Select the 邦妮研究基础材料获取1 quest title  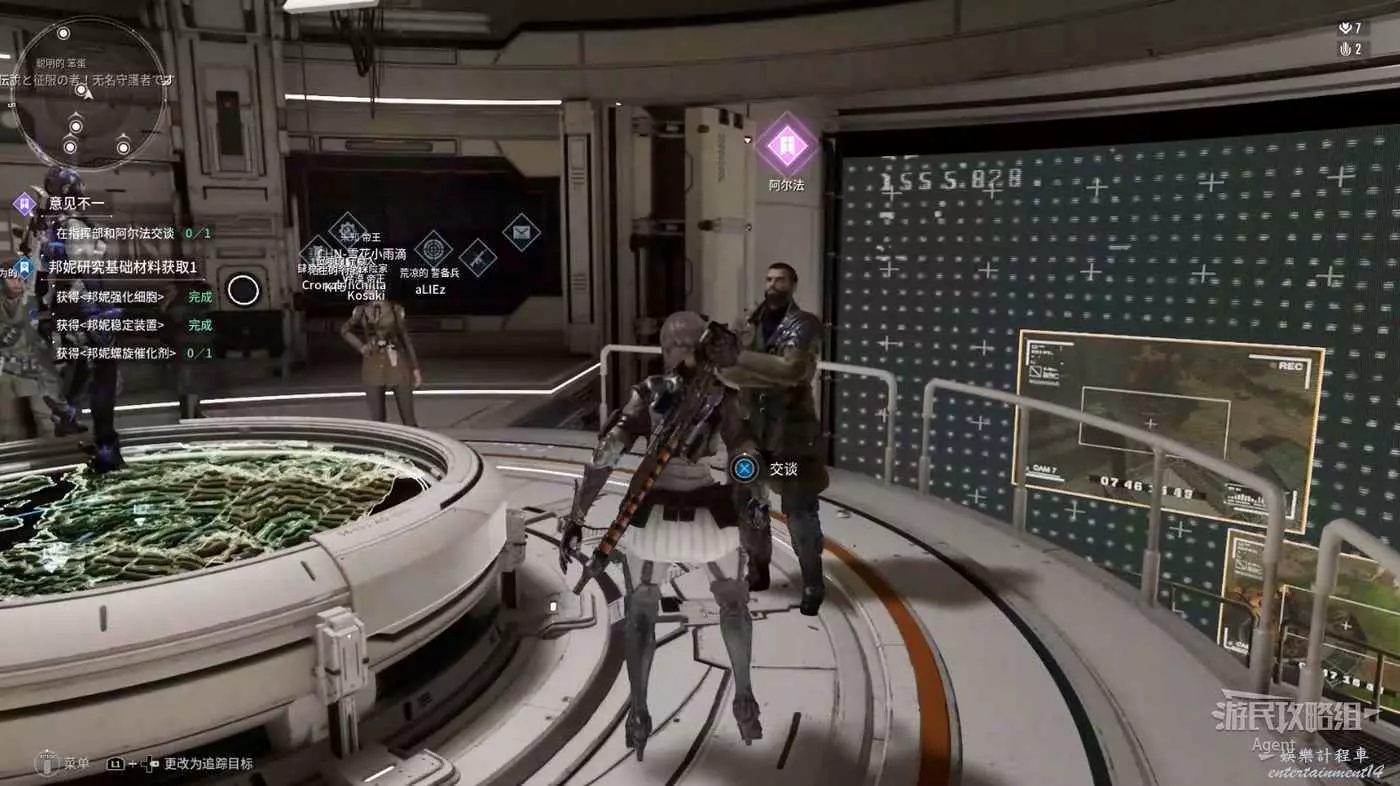coord(122,267)
